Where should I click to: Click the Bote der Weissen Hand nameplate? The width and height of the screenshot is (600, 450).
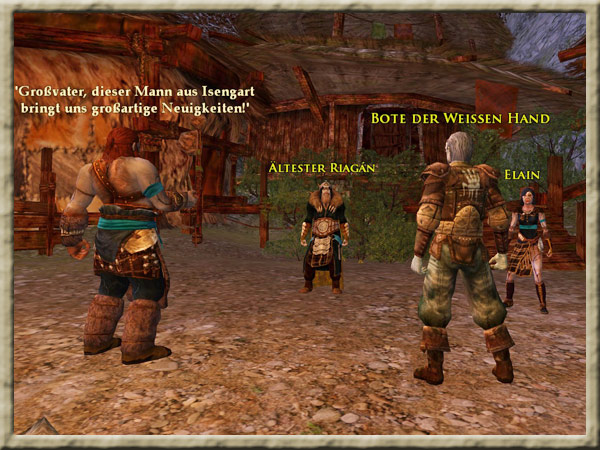pyautogui.click(x=460, y=119)
